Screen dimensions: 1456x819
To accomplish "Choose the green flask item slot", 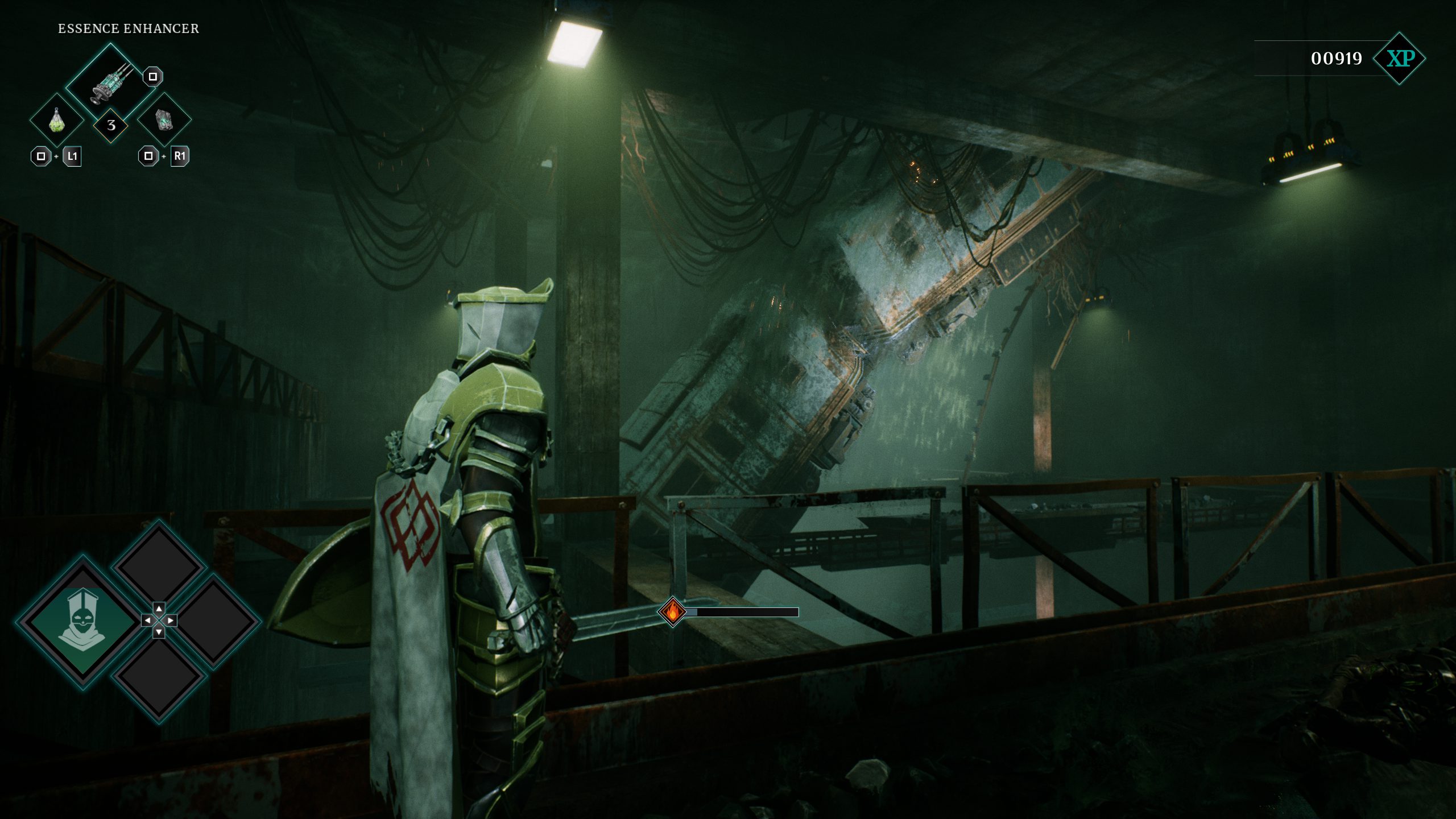I will pos(56,120).
